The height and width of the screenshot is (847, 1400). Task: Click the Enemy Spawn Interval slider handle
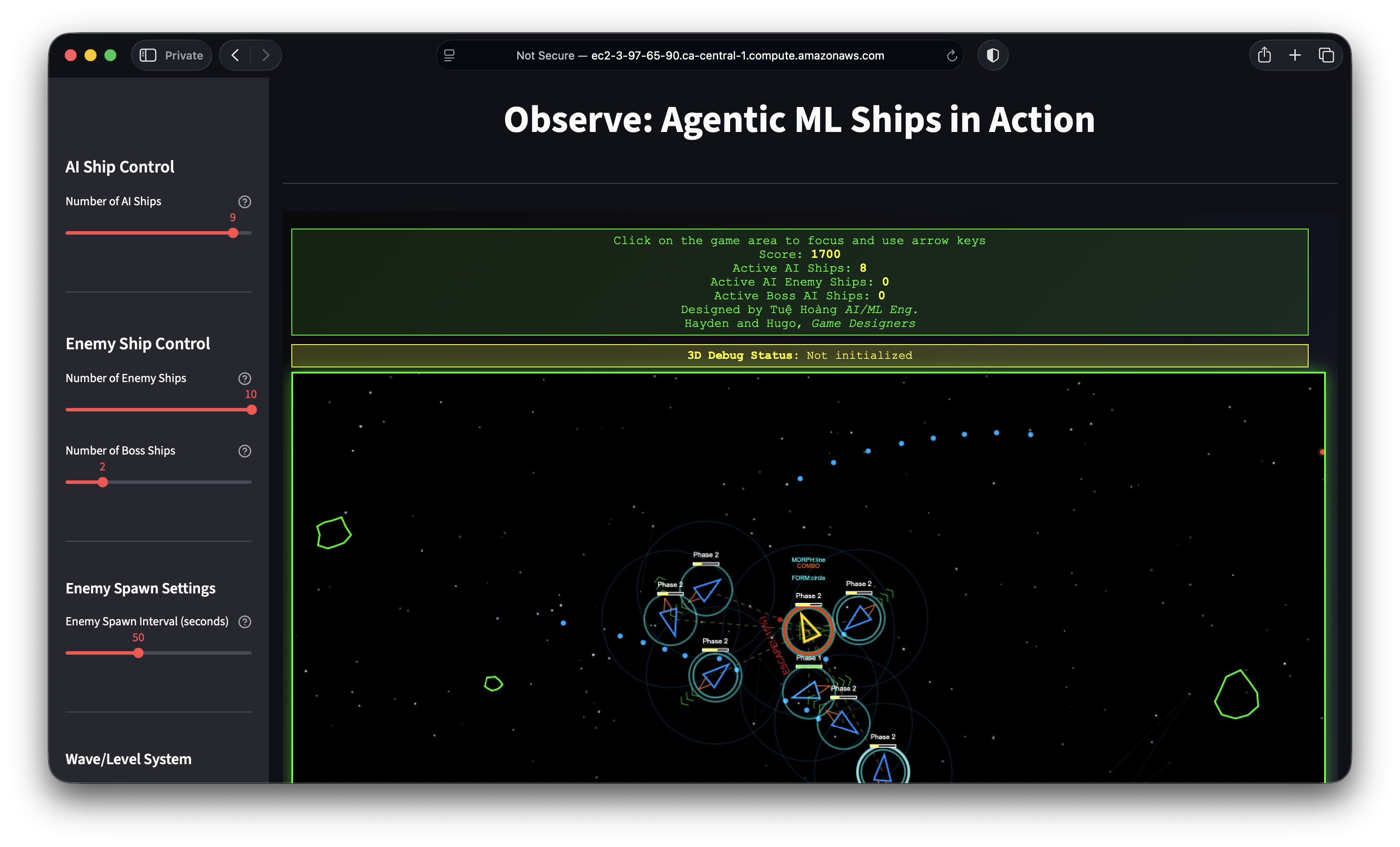(x=139, y=653)
